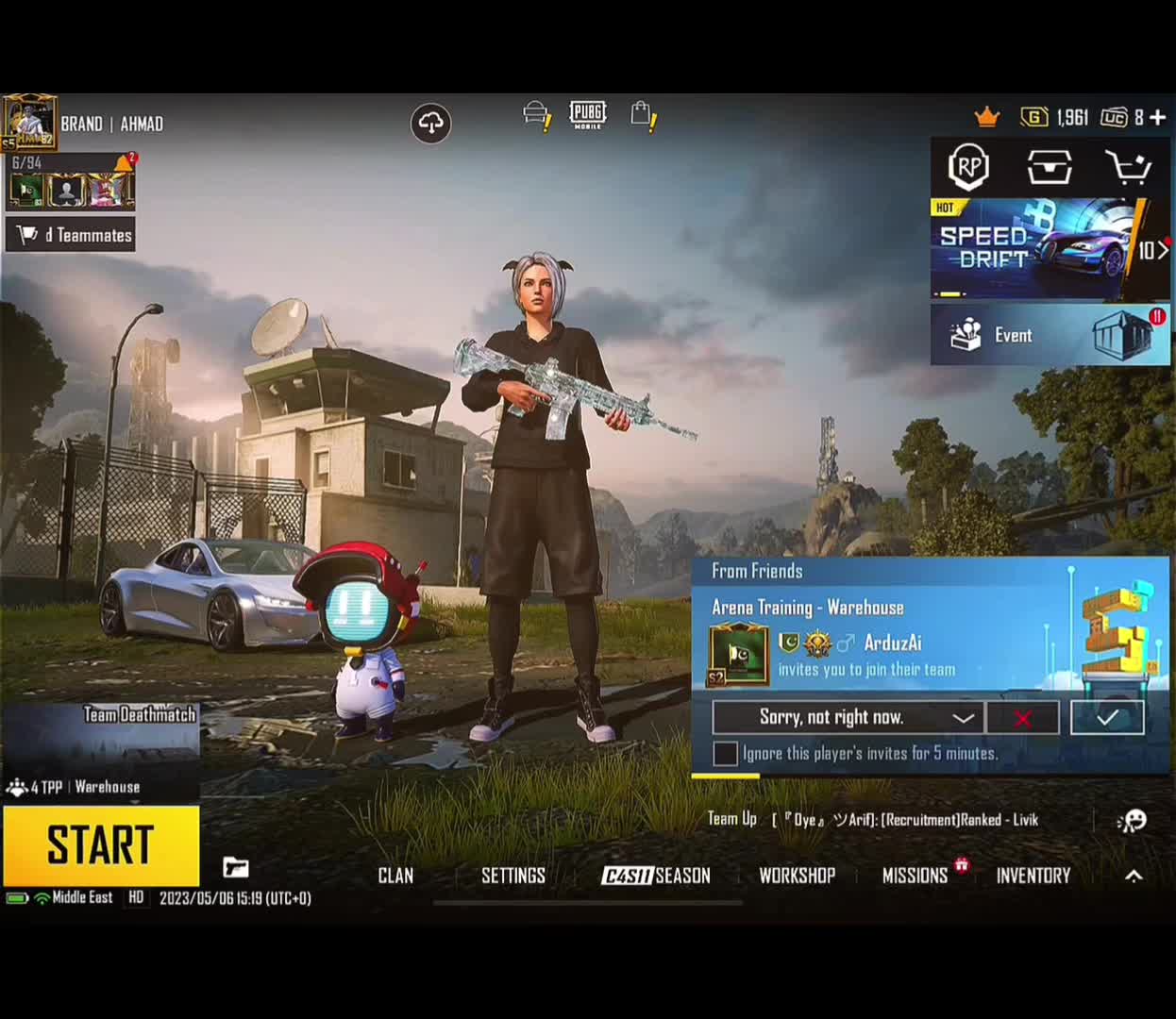Open the Missions menu
1176x1019 pixels.
[915, 876]
